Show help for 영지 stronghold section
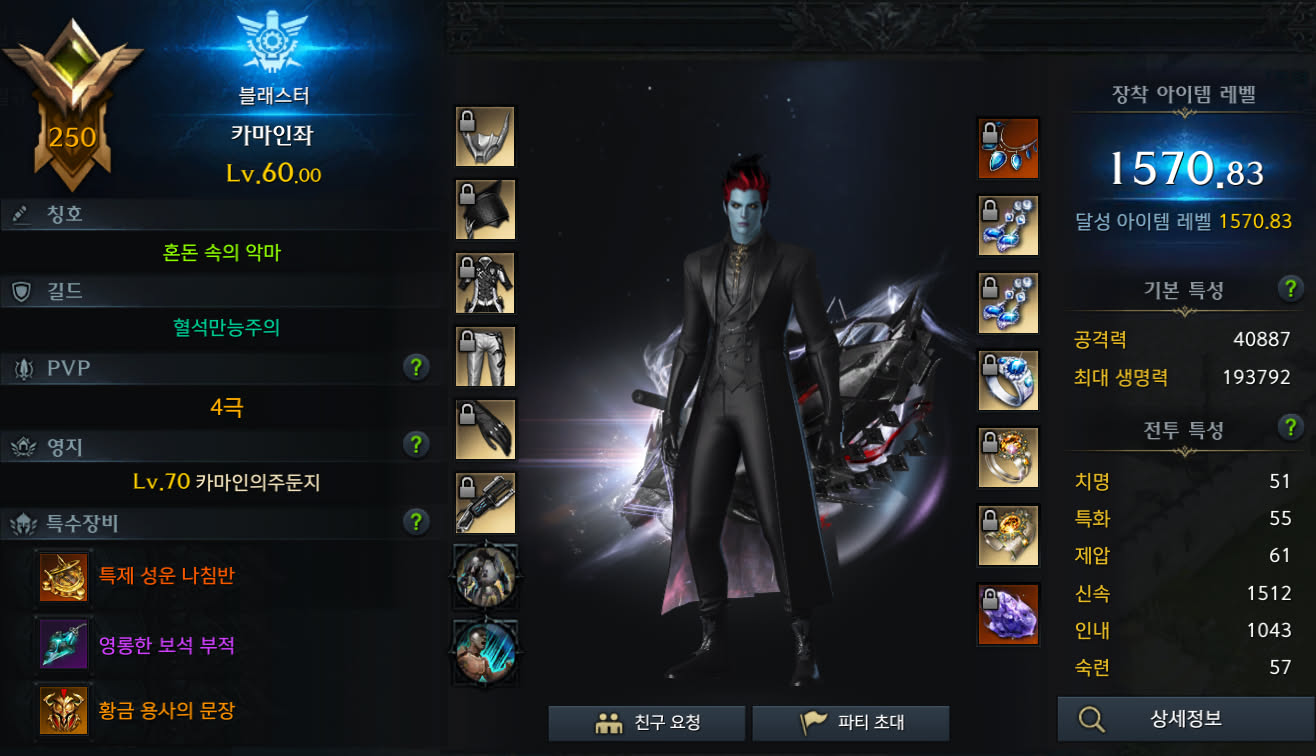The height and width of the screenshot is (756, 1316). tap(416, 445)
